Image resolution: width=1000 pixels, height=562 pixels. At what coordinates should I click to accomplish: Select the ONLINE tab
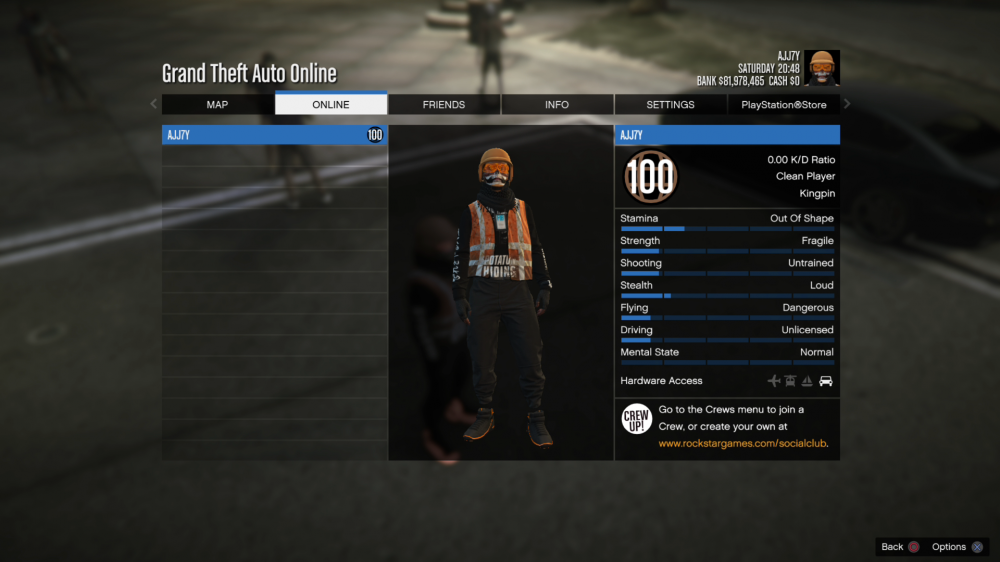click(331, 105)
